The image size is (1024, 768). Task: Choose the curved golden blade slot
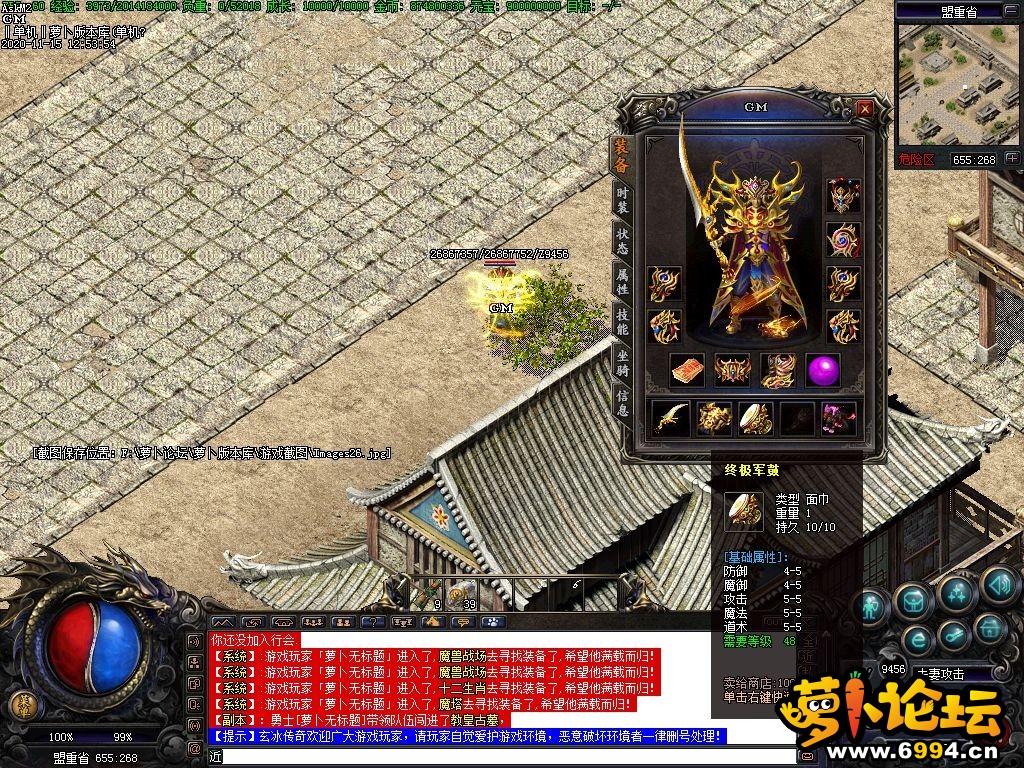670,418
